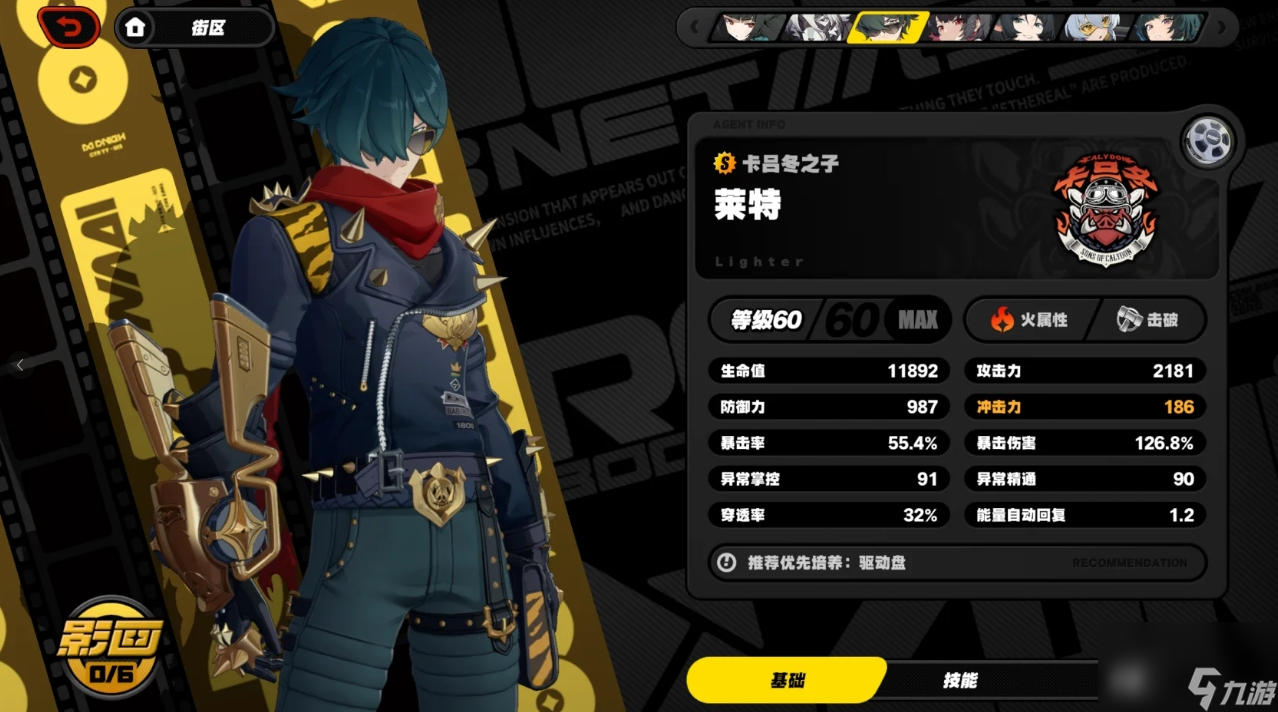Open the 推荐优先培养 驱动盘 recommendation
The image size is (1278, 712).
click(956, 563)
